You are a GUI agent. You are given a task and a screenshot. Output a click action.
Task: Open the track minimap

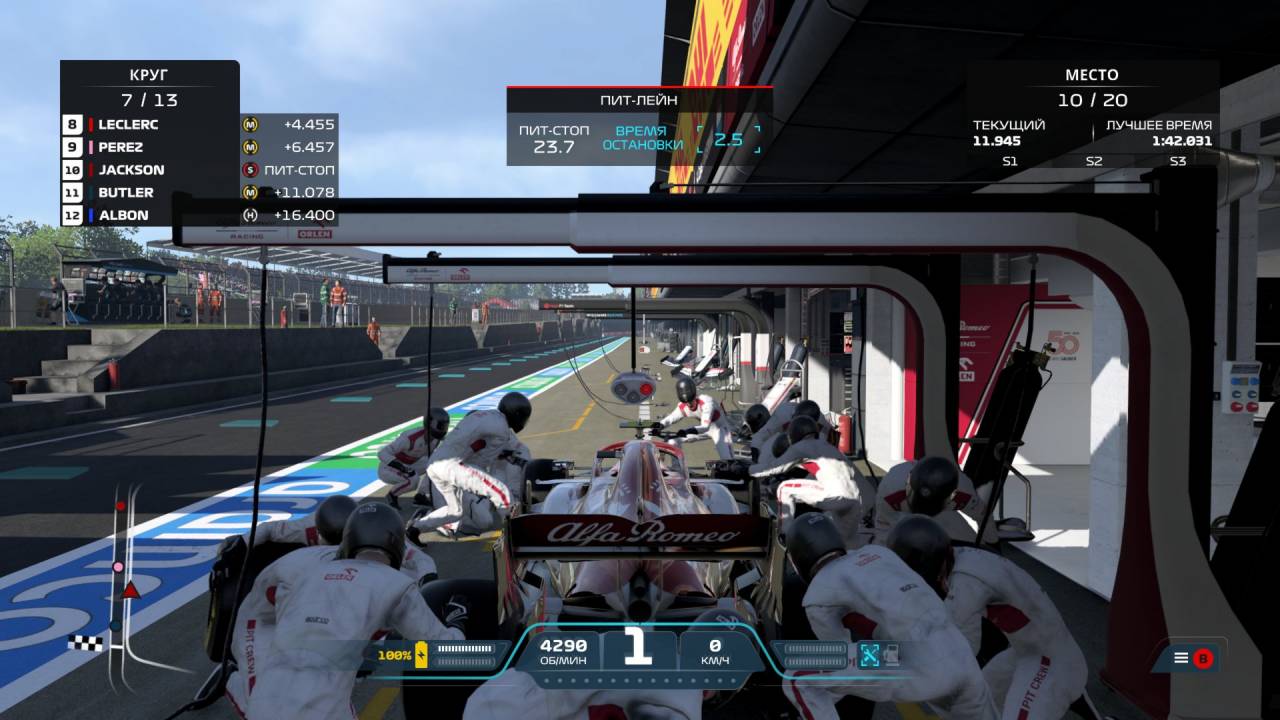coord(118,578)
